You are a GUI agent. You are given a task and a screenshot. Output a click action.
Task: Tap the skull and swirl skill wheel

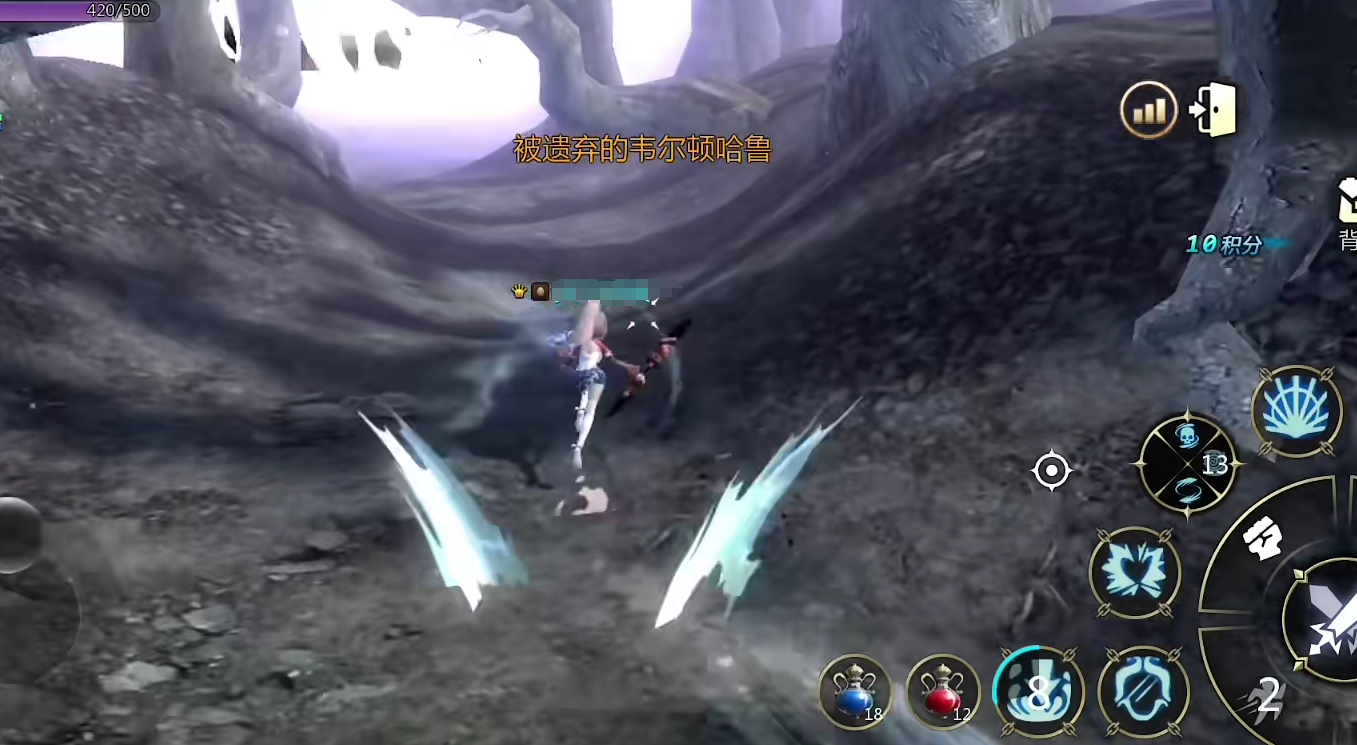tap(1188, 465)
